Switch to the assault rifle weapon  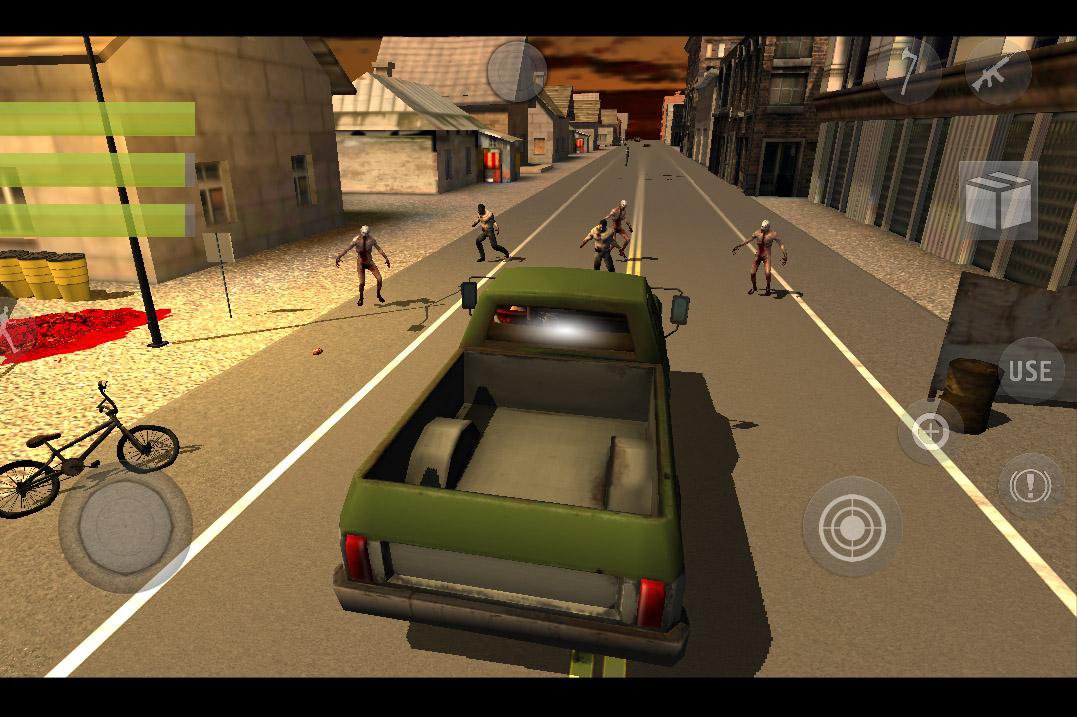997,70
